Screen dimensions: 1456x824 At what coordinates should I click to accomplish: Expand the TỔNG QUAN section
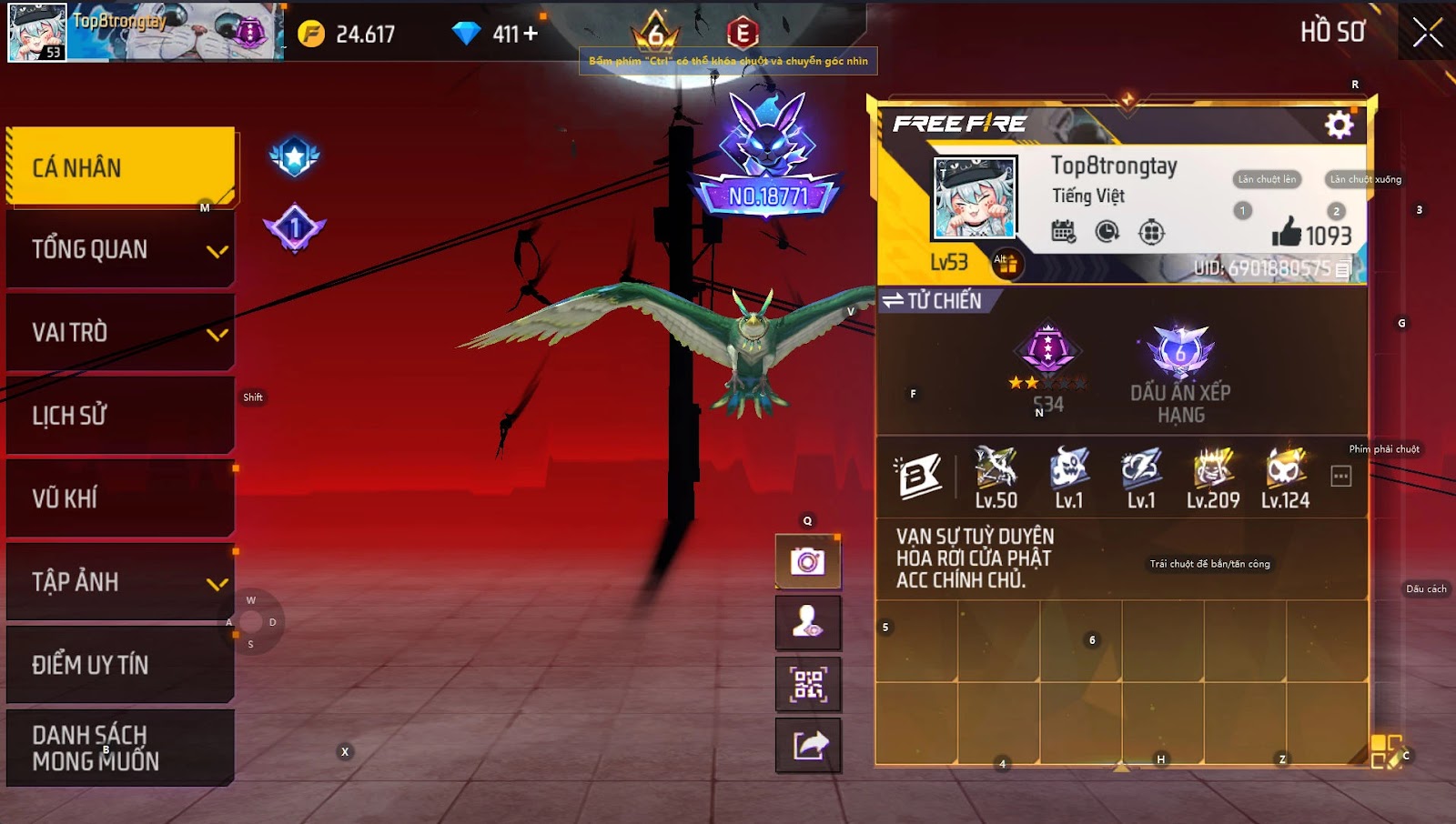(120, 249)
